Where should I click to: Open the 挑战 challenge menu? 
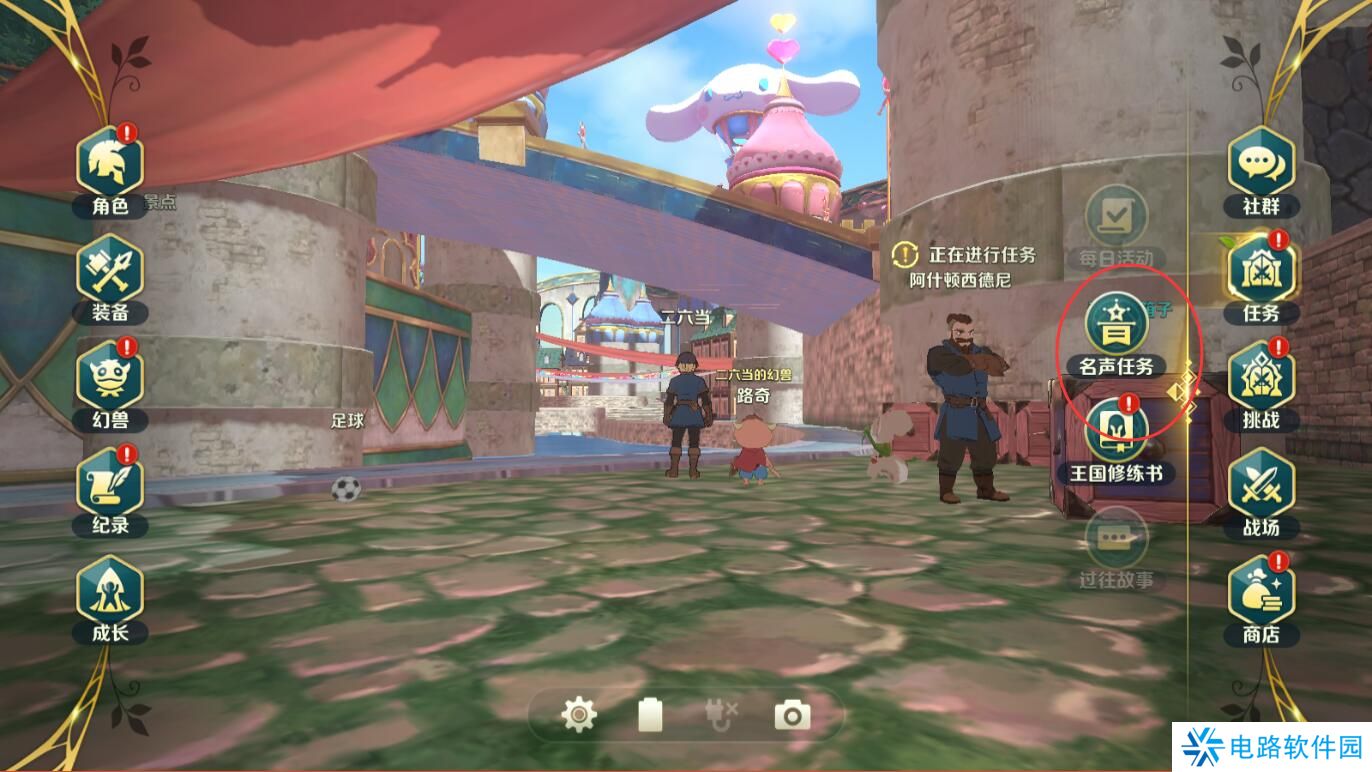tap(1261, 379)
